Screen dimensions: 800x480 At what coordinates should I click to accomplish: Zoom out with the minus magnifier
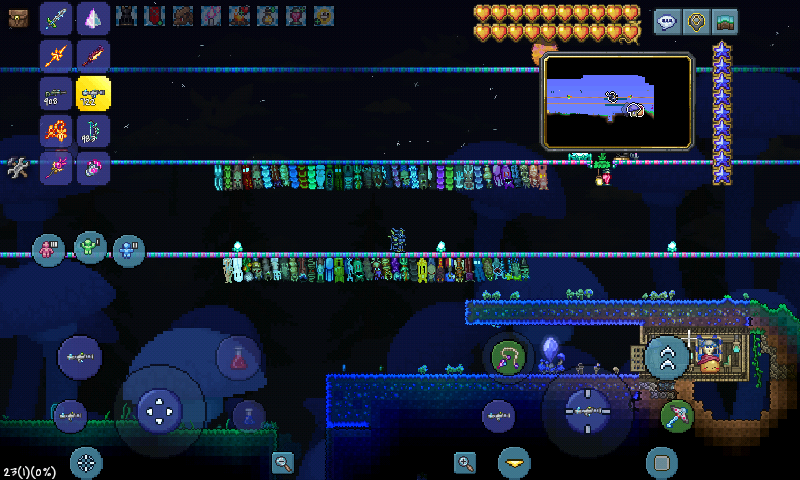point(283,462)
